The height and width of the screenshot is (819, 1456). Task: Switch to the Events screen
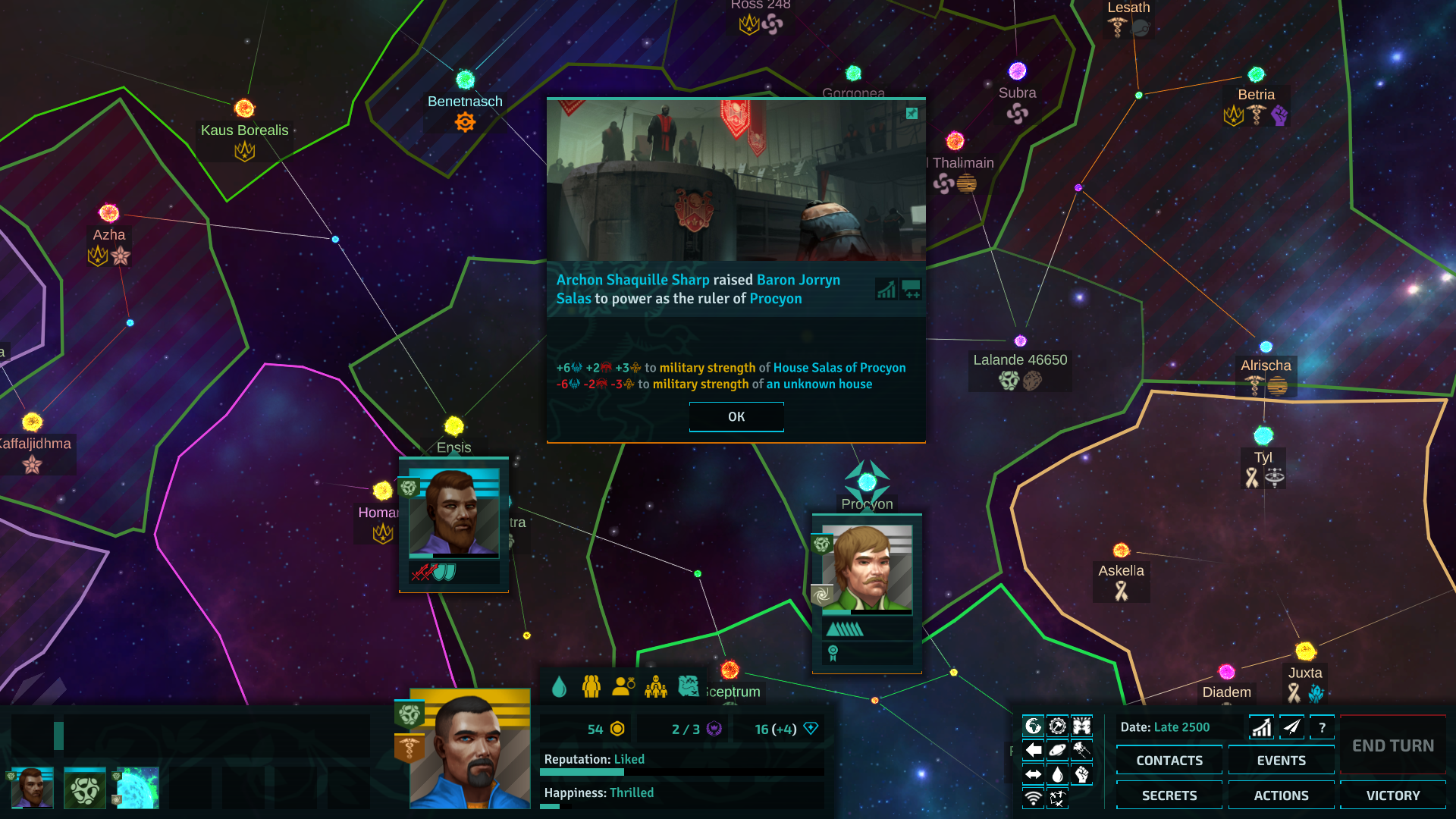click(x=1281, y=760)
